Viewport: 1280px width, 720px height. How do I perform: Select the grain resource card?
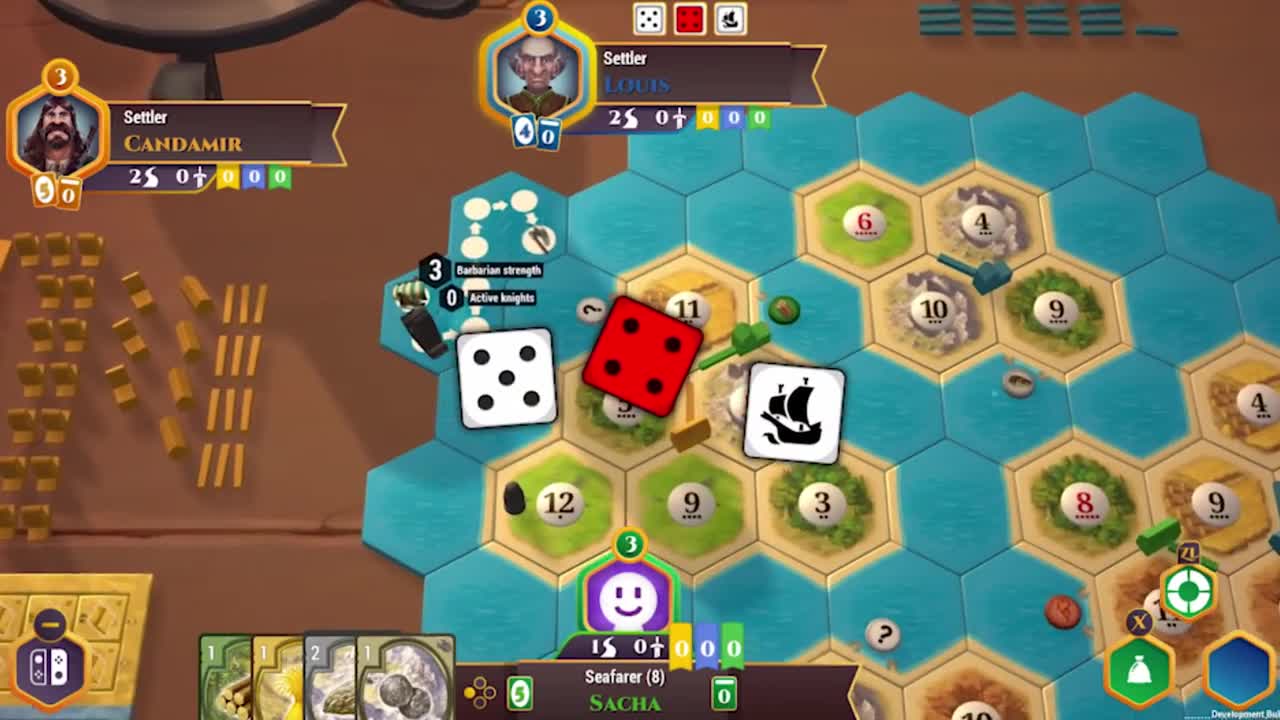pos(277,680)
